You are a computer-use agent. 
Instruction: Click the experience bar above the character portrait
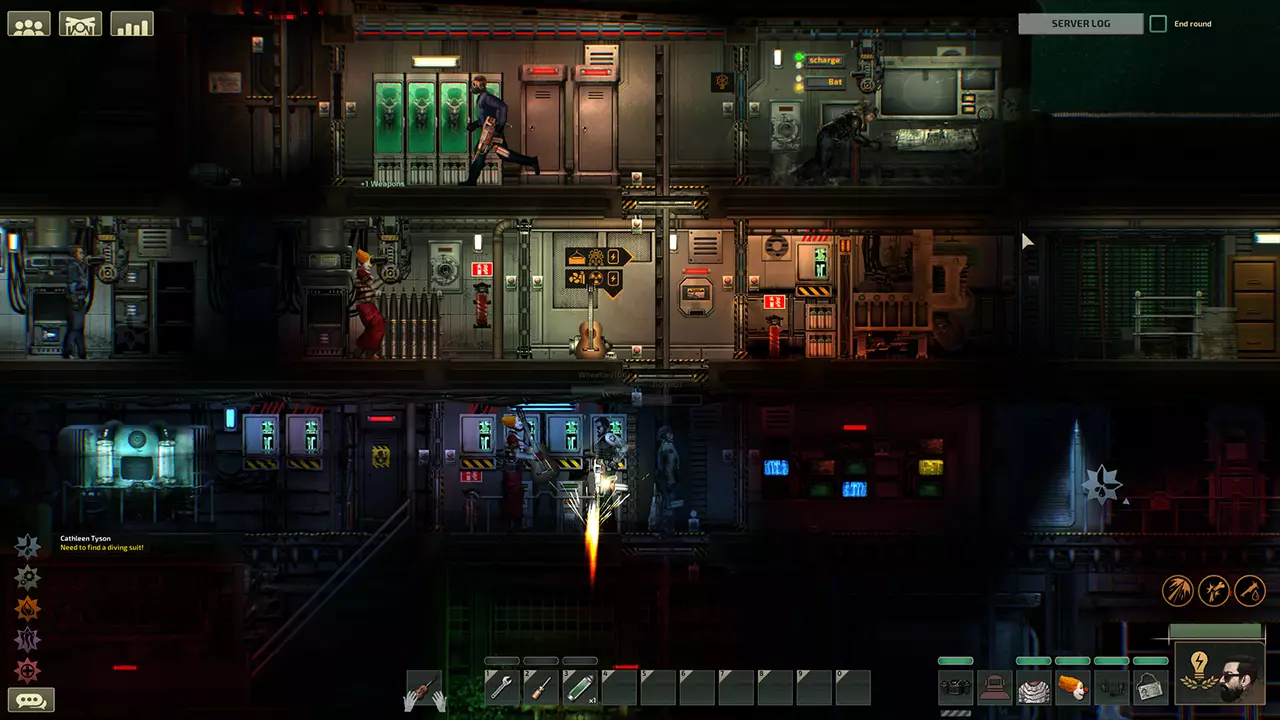click(x=1216, y=631)
